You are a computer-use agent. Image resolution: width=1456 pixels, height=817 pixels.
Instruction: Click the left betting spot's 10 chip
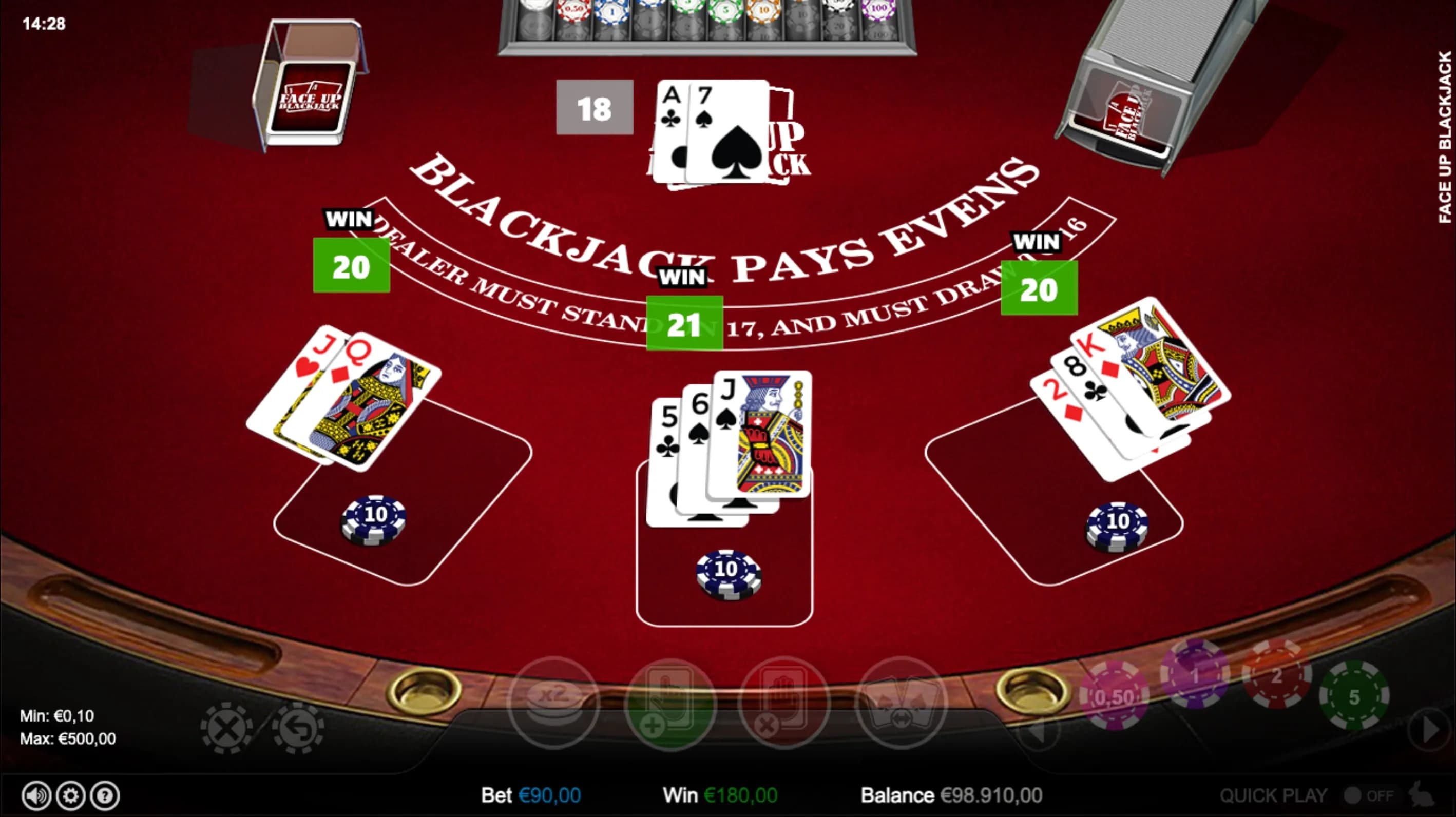(374, 519)
